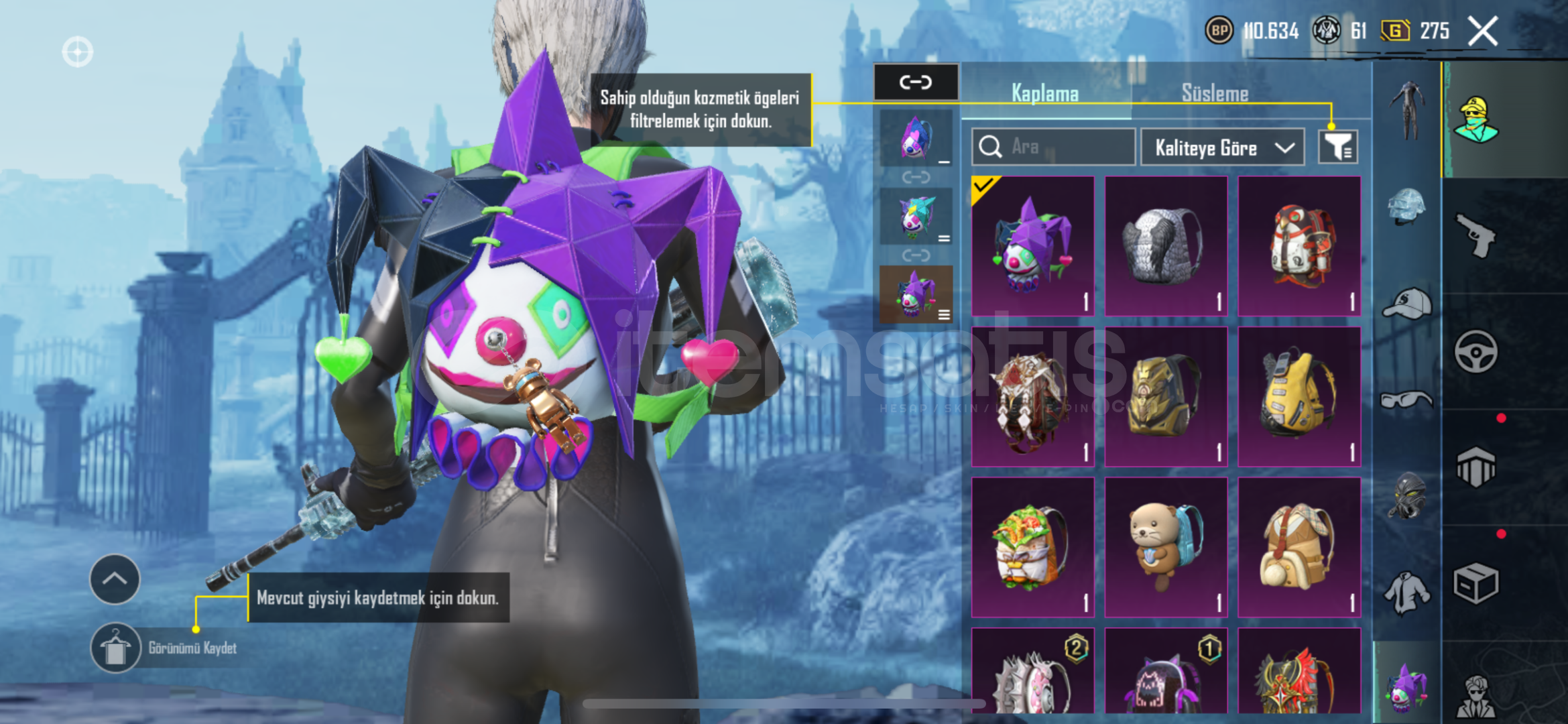1568x724 pixels.
Task: Close the inventory with the X button
Action: point(1482,31)
